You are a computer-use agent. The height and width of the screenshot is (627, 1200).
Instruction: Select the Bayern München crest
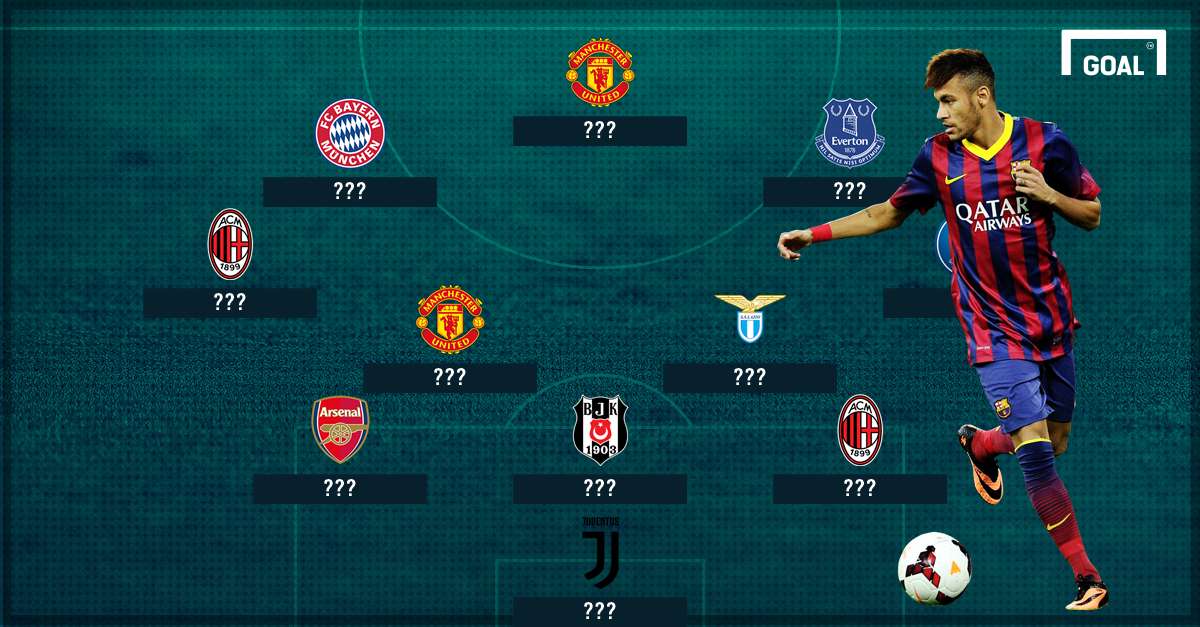coord(350,133)
